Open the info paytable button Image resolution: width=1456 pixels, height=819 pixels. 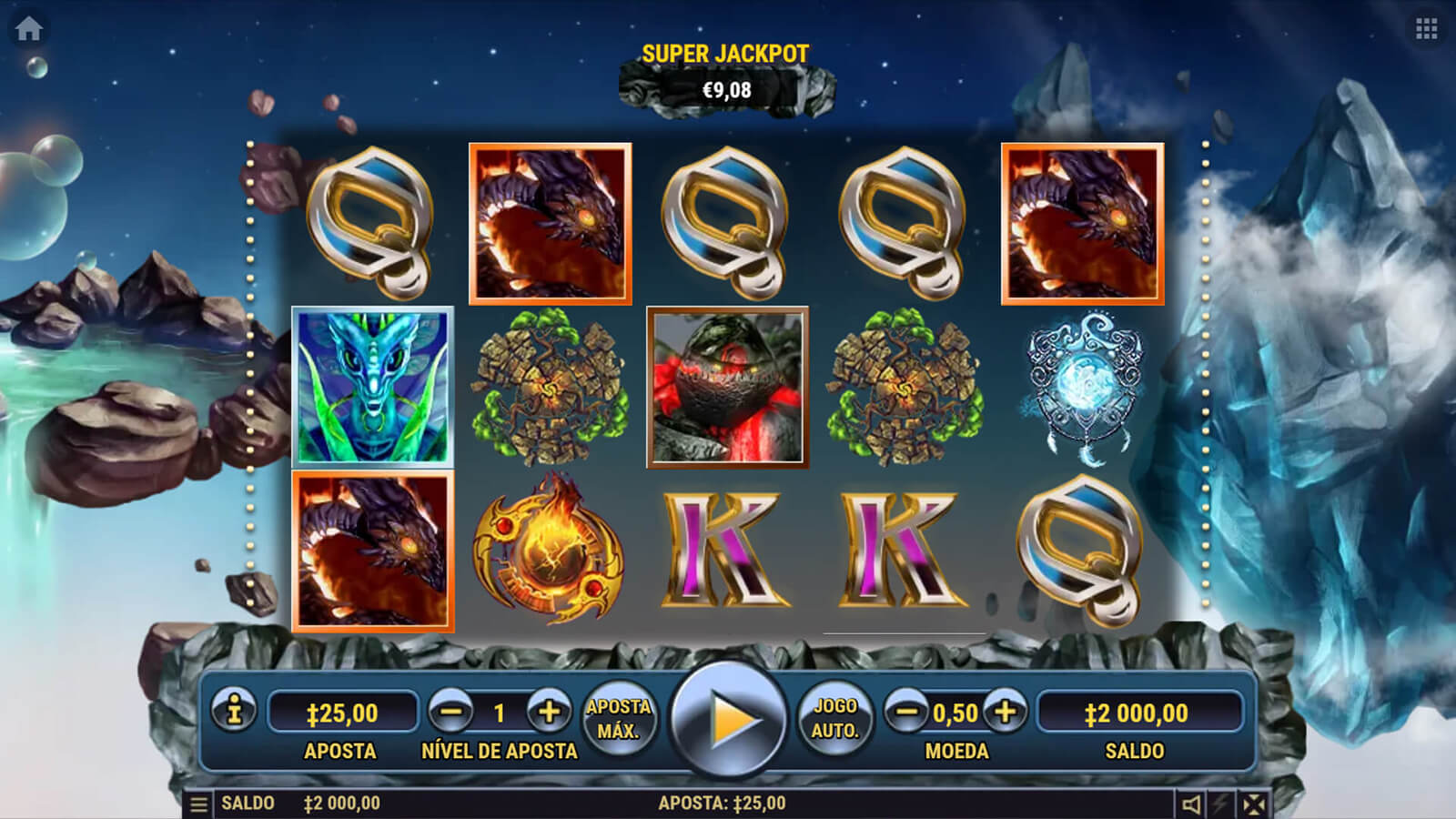coord(234,711)
